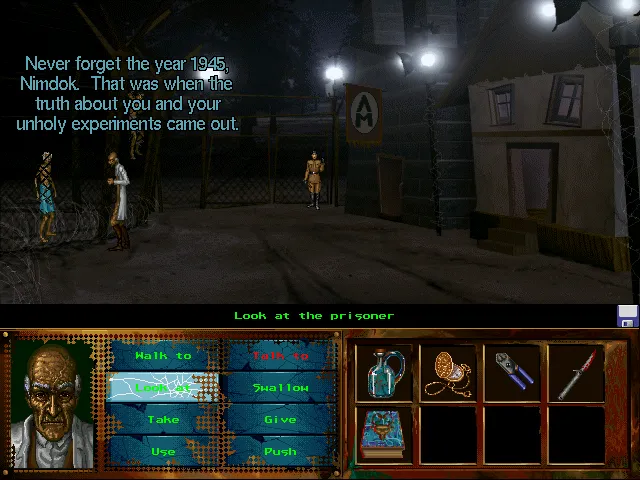Pick the gold pocket watch item
This screenshot has width=640, height=480.
tap(447, 374)
